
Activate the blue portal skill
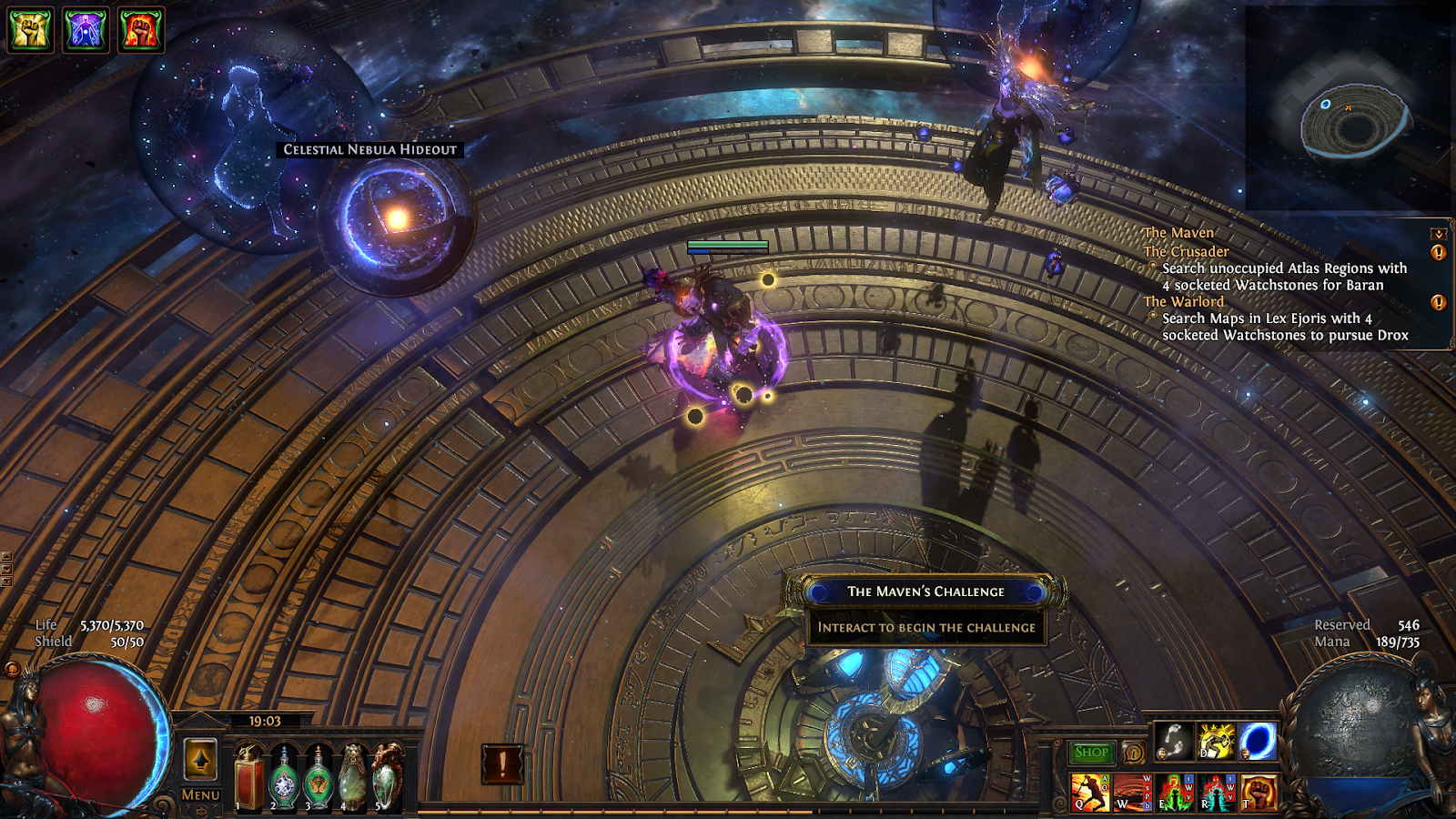pyautogui.click(x=1259, y=742)
